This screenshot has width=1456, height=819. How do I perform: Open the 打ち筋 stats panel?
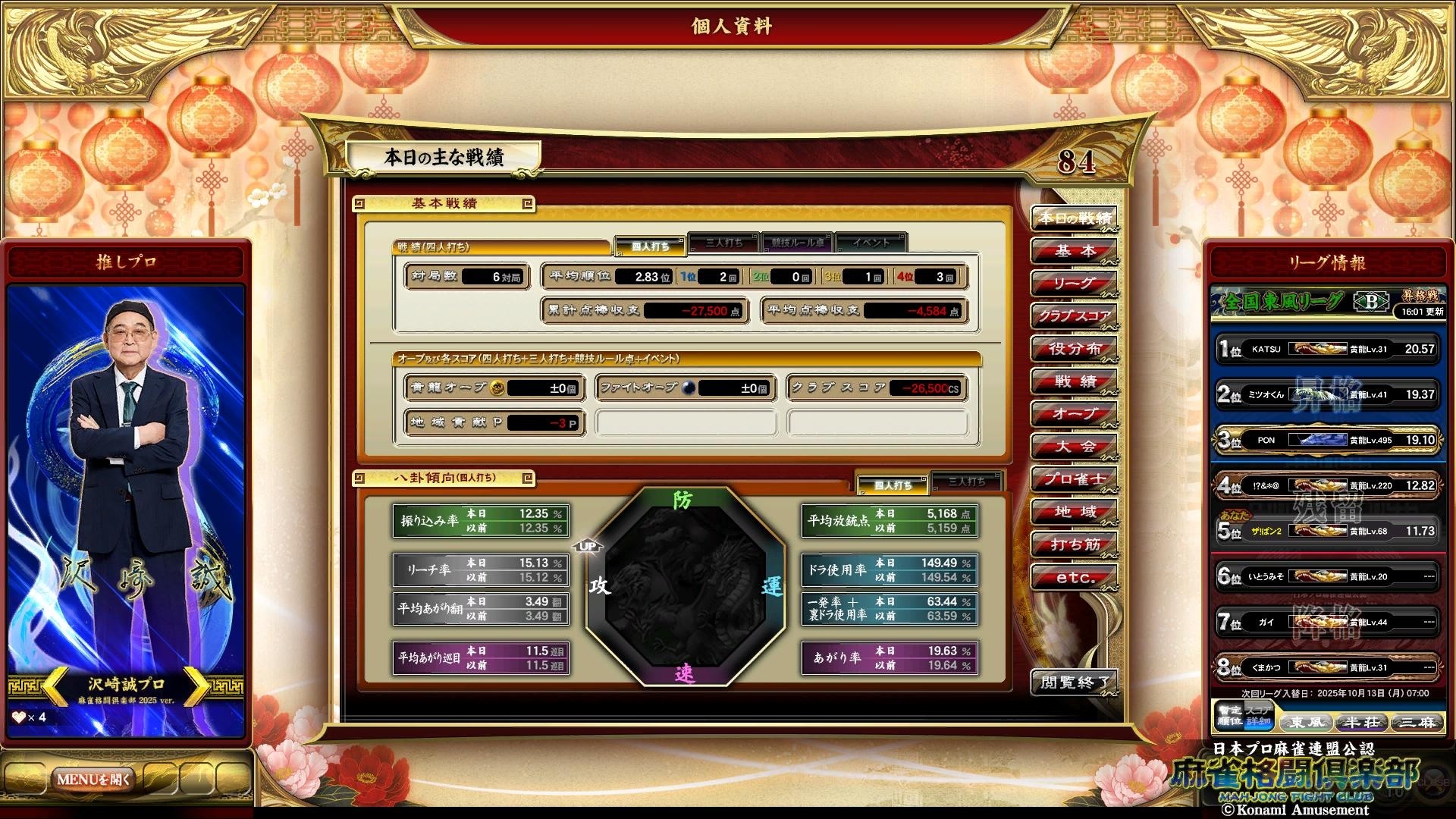tap(1074, 544)
